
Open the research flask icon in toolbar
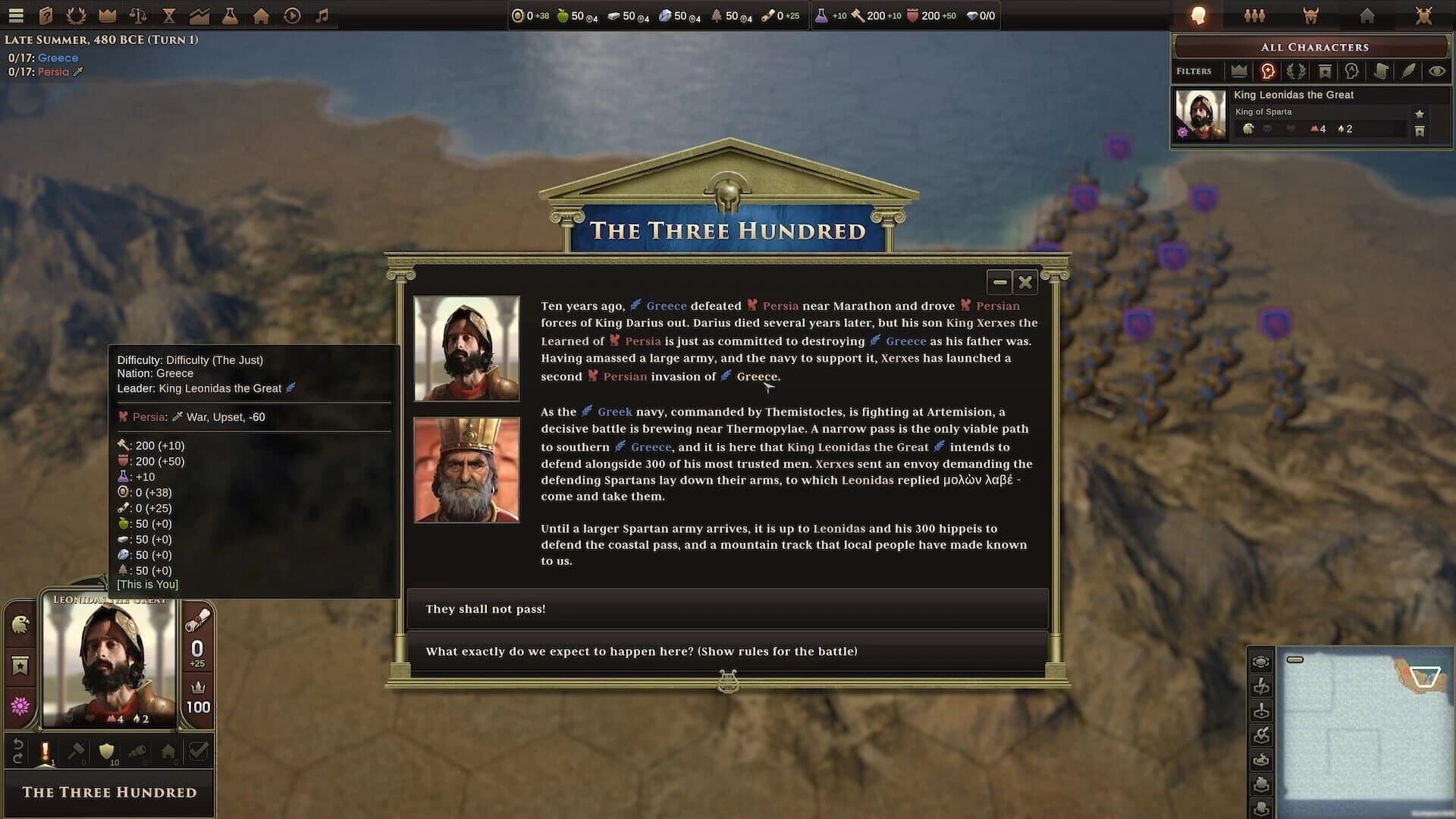click(x=229, y=15)
